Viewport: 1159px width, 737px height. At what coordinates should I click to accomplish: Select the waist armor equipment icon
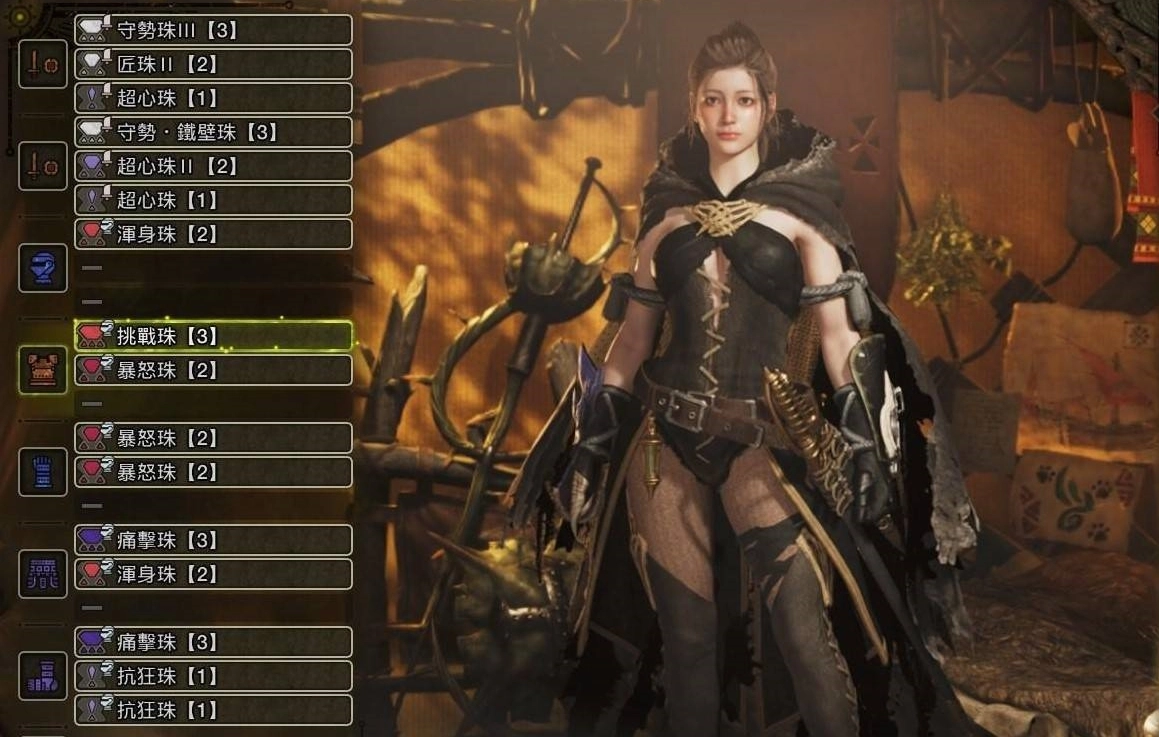coord(43,574)
